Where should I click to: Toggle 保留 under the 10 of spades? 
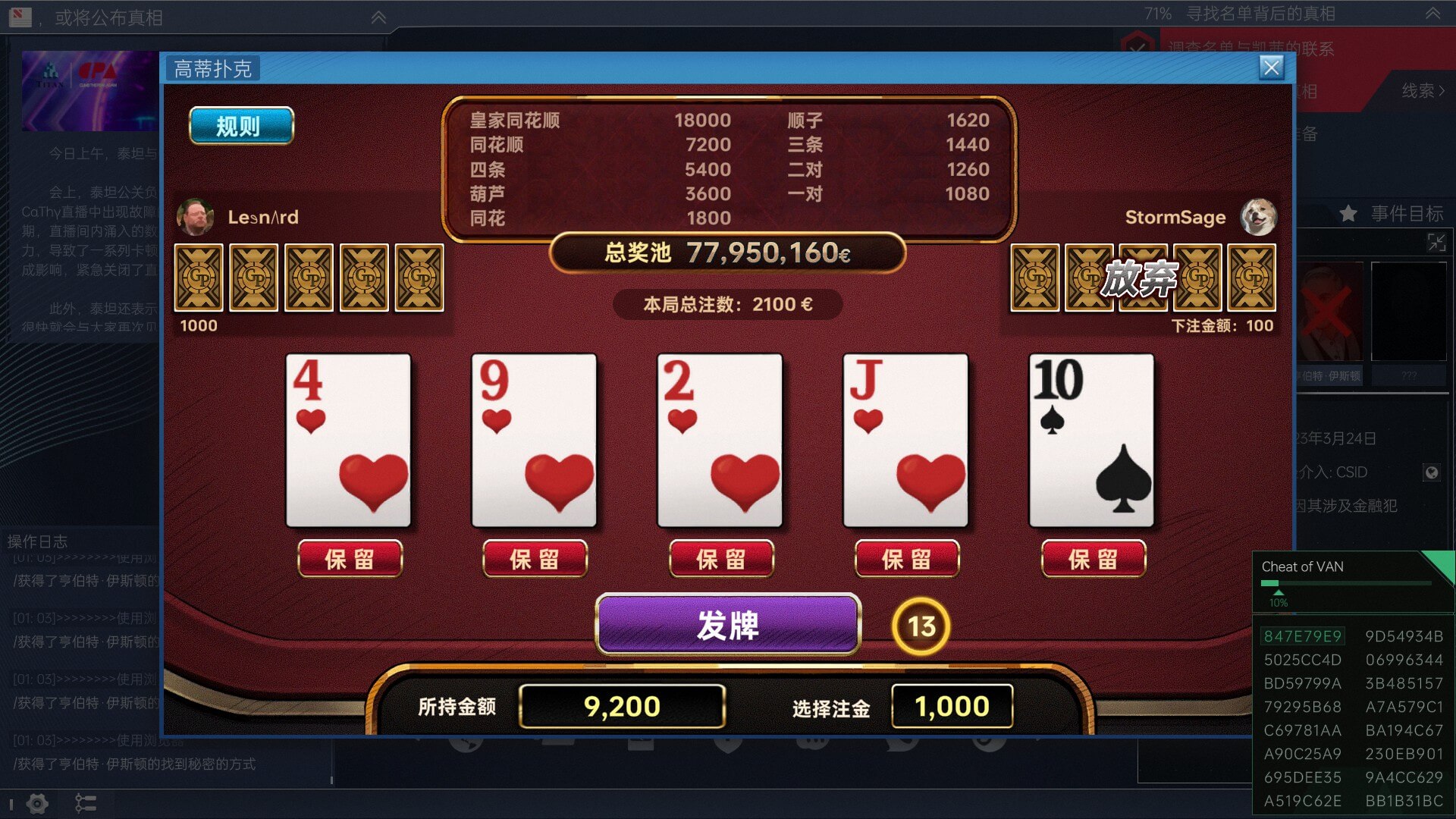(x=1094, y=559)
